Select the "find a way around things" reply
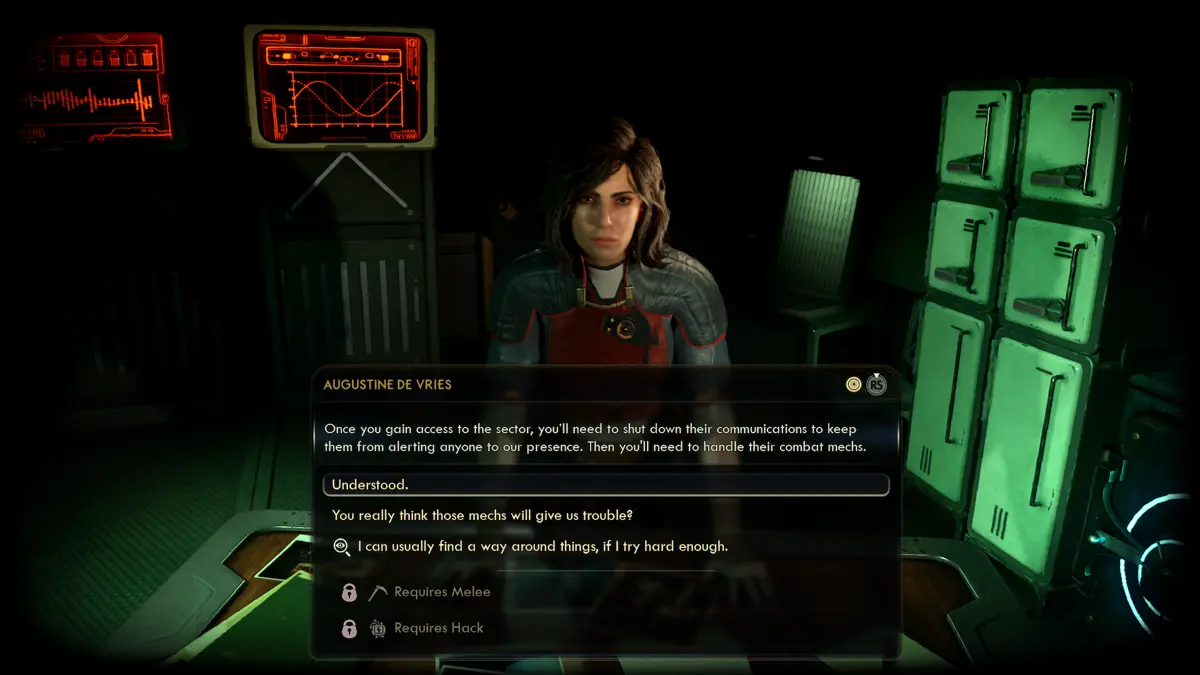Viewport: 1200px width, 675px height. (543, 547)
